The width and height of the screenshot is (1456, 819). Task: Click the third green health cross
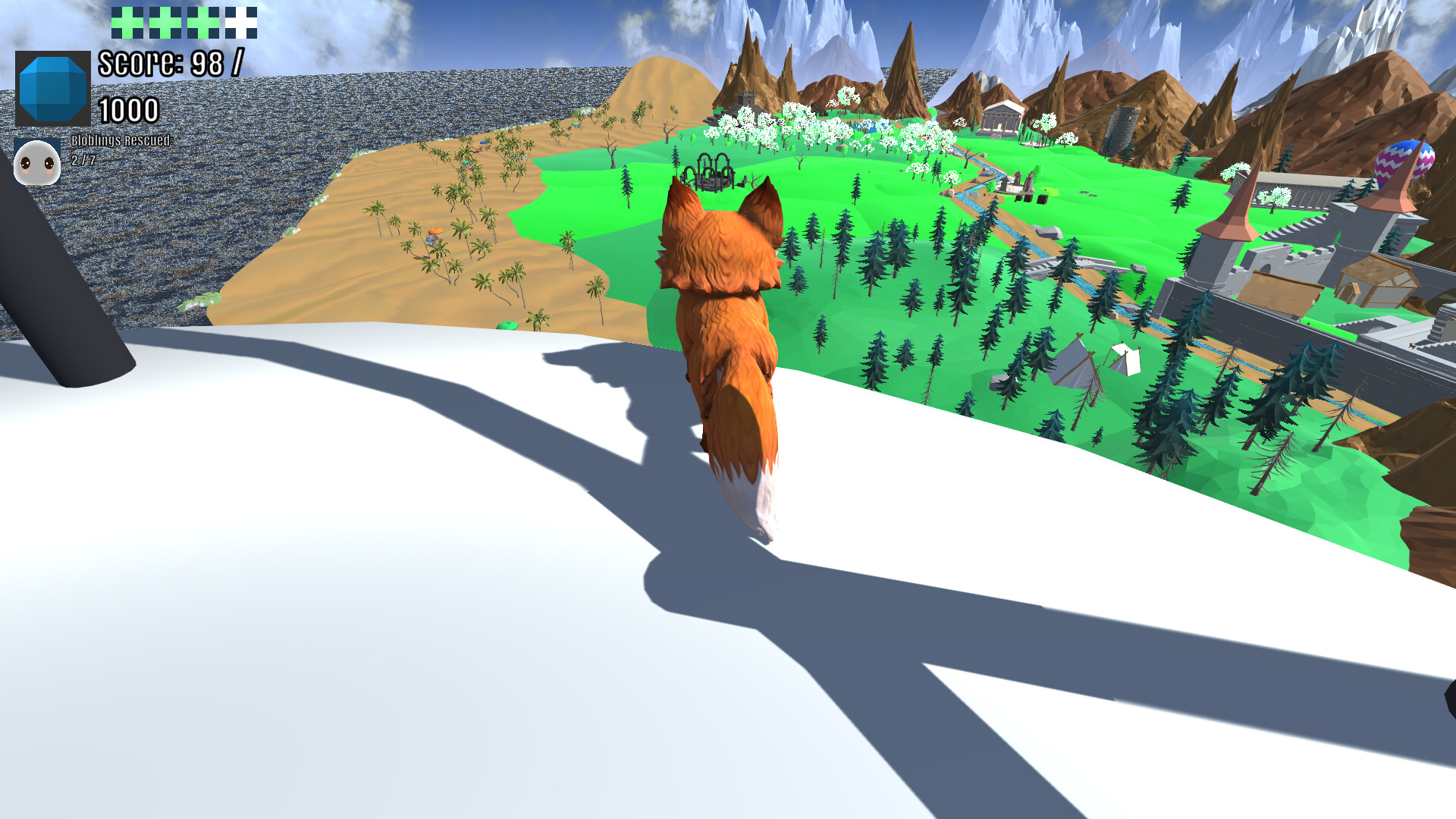pos(204,24)
